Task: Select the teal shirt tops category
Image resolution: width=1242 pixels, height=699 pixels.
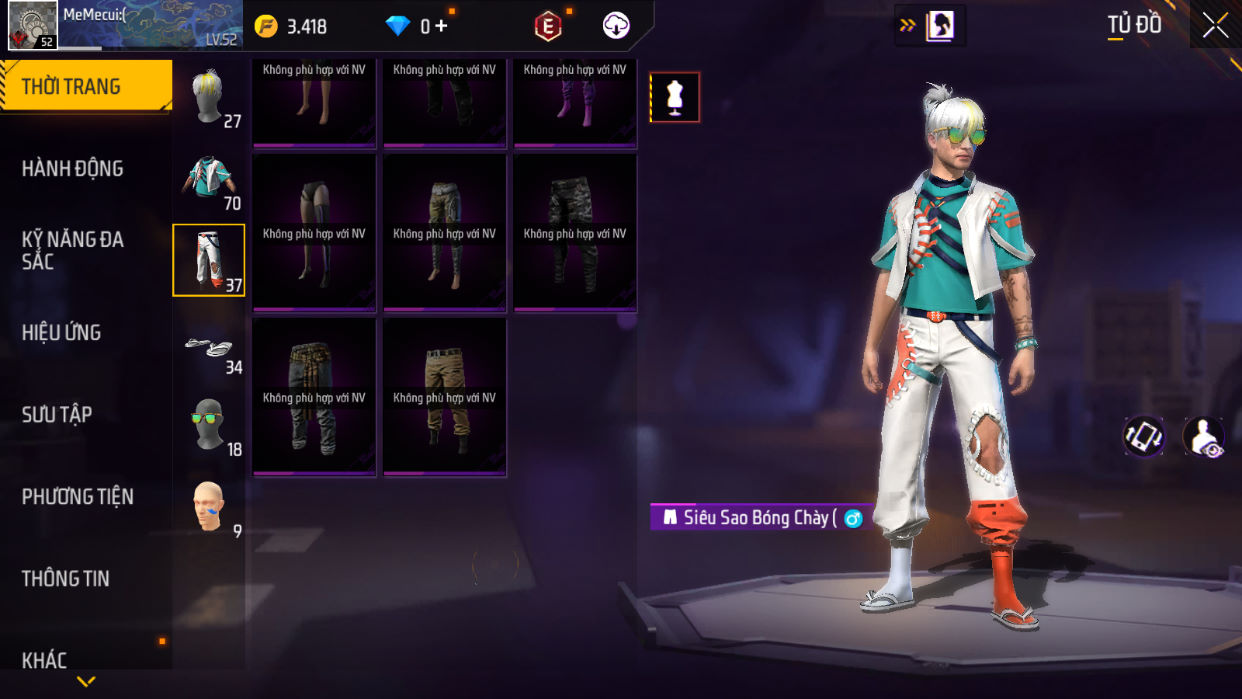Action: click(x=208, y=179)
